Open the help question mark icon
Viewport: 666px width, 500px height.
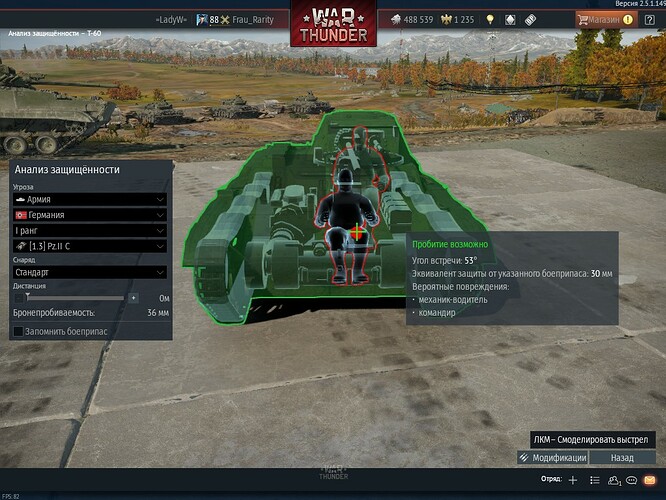click(x=649, y=19)
